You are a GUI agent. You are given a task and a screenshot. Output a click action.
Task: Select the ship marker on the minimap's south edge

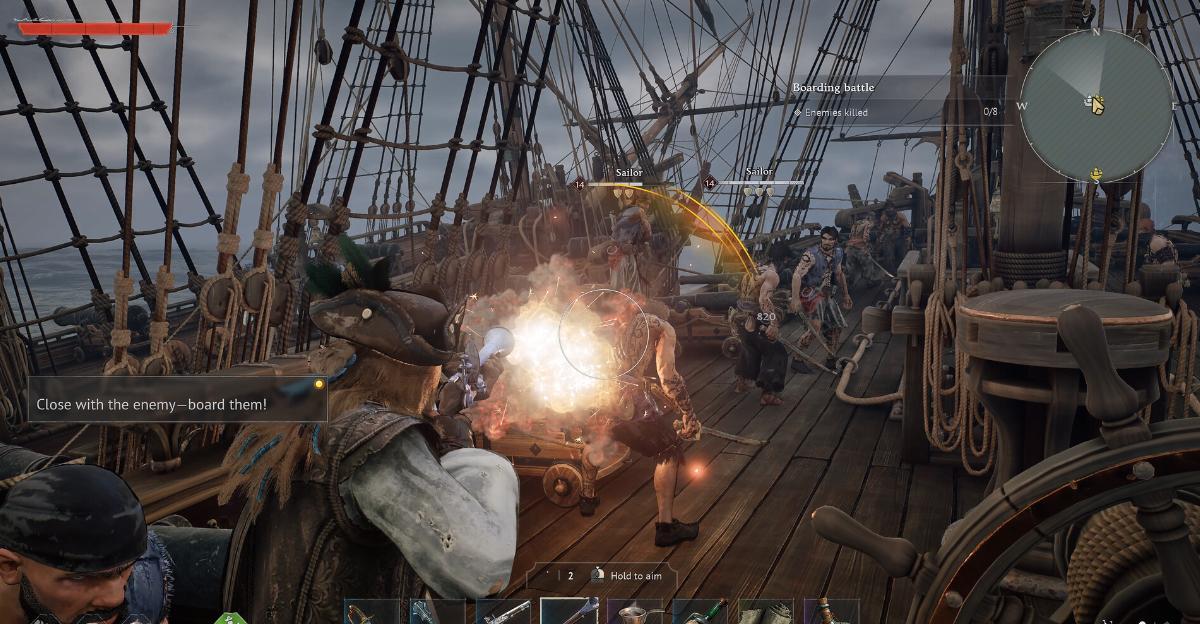(1096, 174)
